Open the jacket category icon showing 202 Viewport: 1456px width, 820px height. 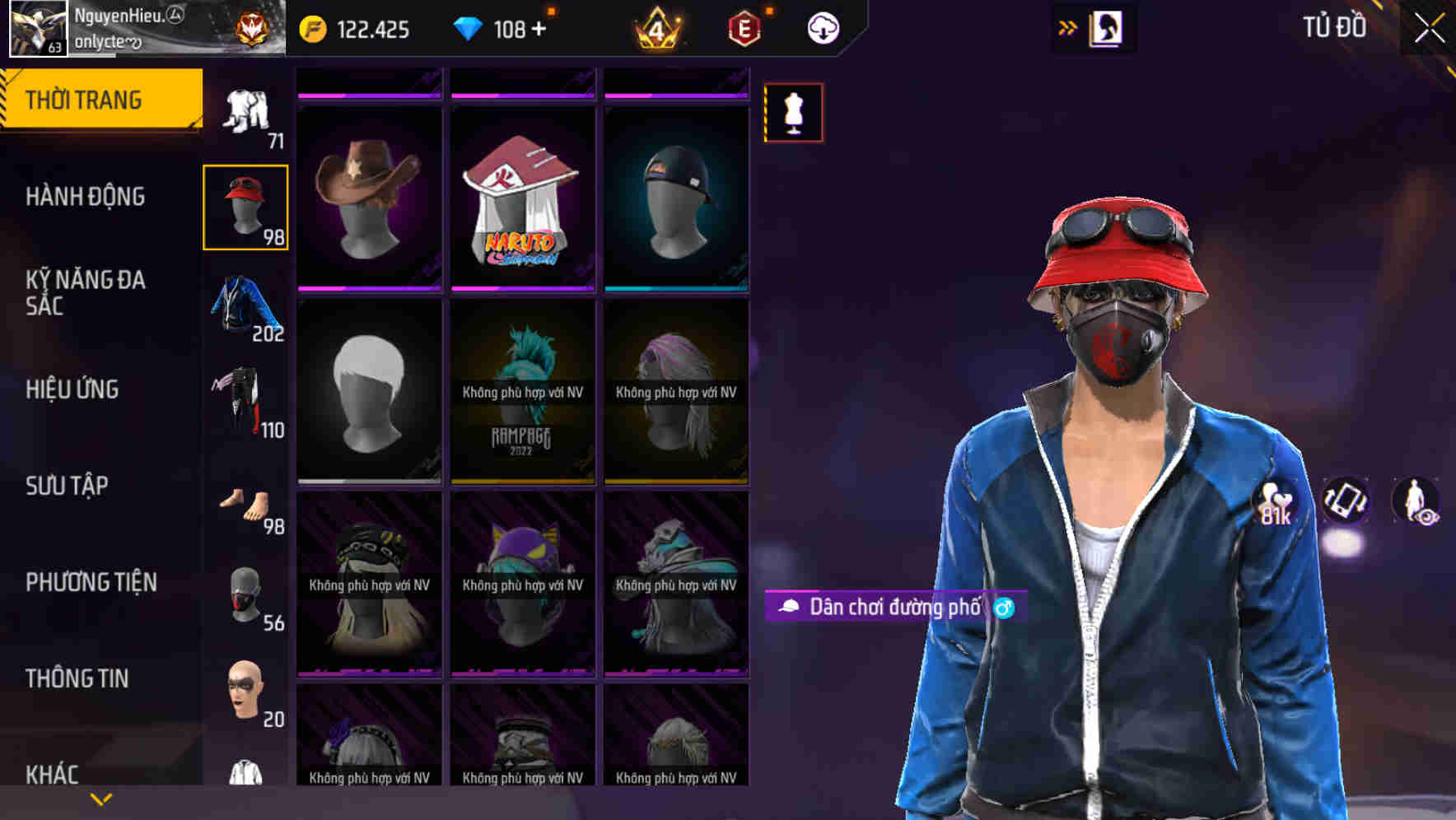pyautogui.click(x=245, y=307)
